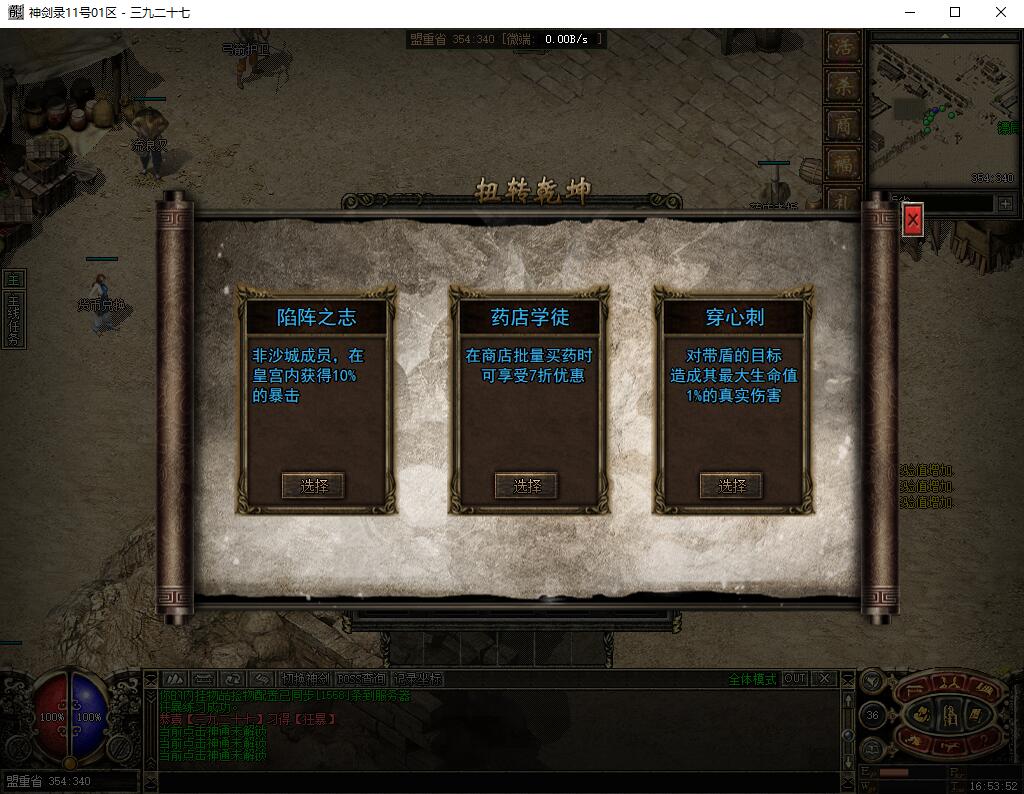Close the chat panel with its X button
1024x794 pixels.
click(824, 679)
